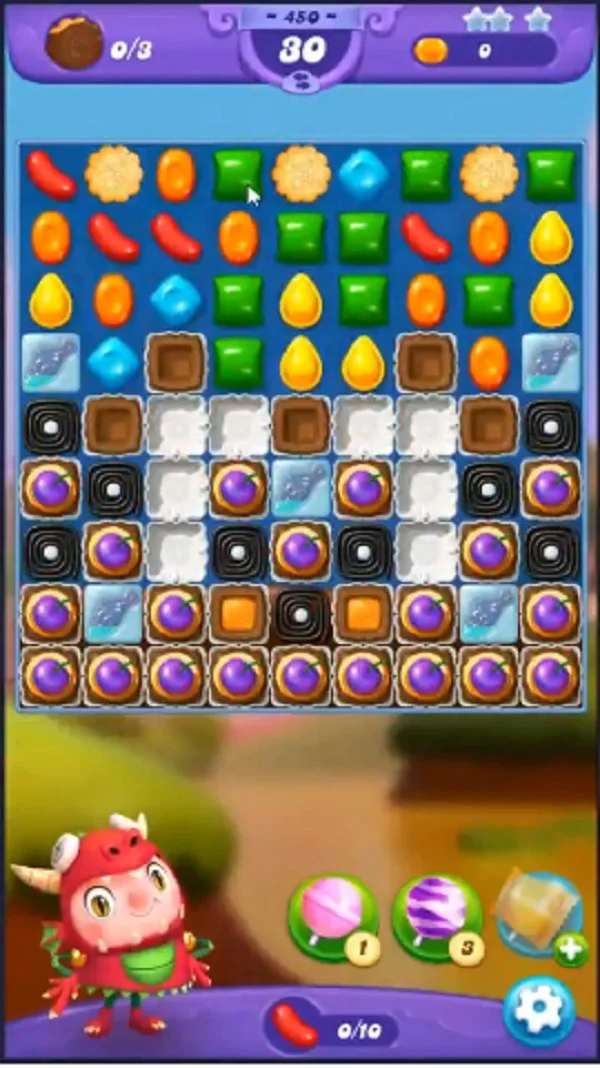Tap the licorice swirl between the orange candy boxes
Screen dimensions: 600x1068
[299, 613]
